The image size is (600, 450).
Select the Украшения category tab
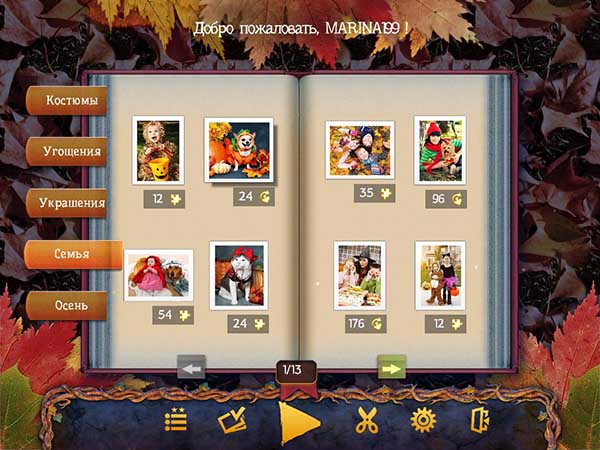70,203
